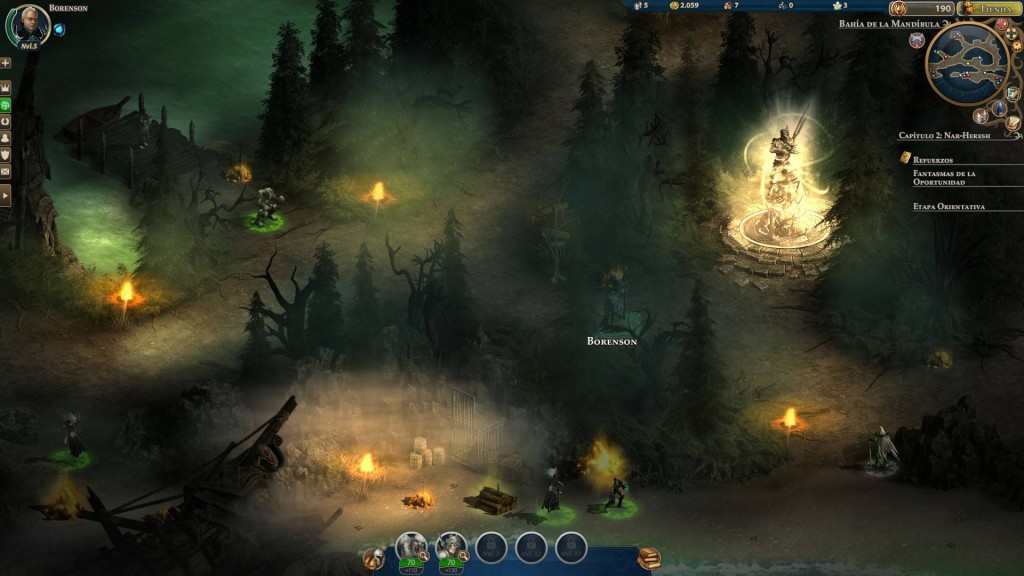The image size is (1024, 576).
Task: Open the crown icon menu
Action: click(x=6, y=88)
